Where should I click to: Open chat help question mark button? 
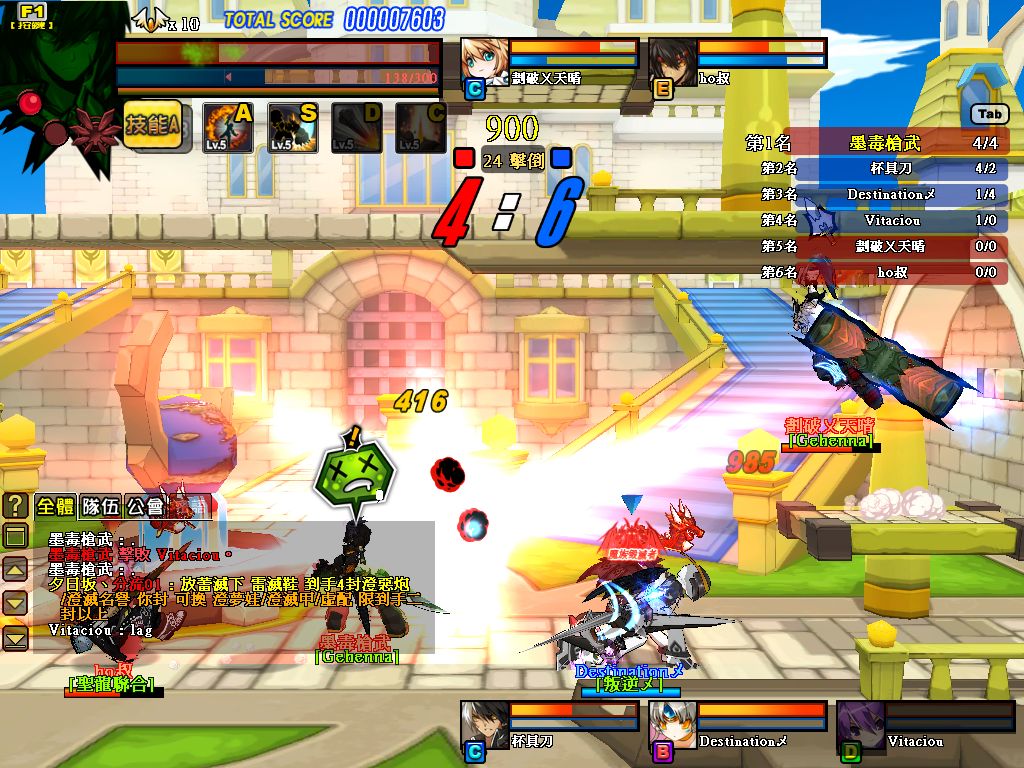pos(16,505)
